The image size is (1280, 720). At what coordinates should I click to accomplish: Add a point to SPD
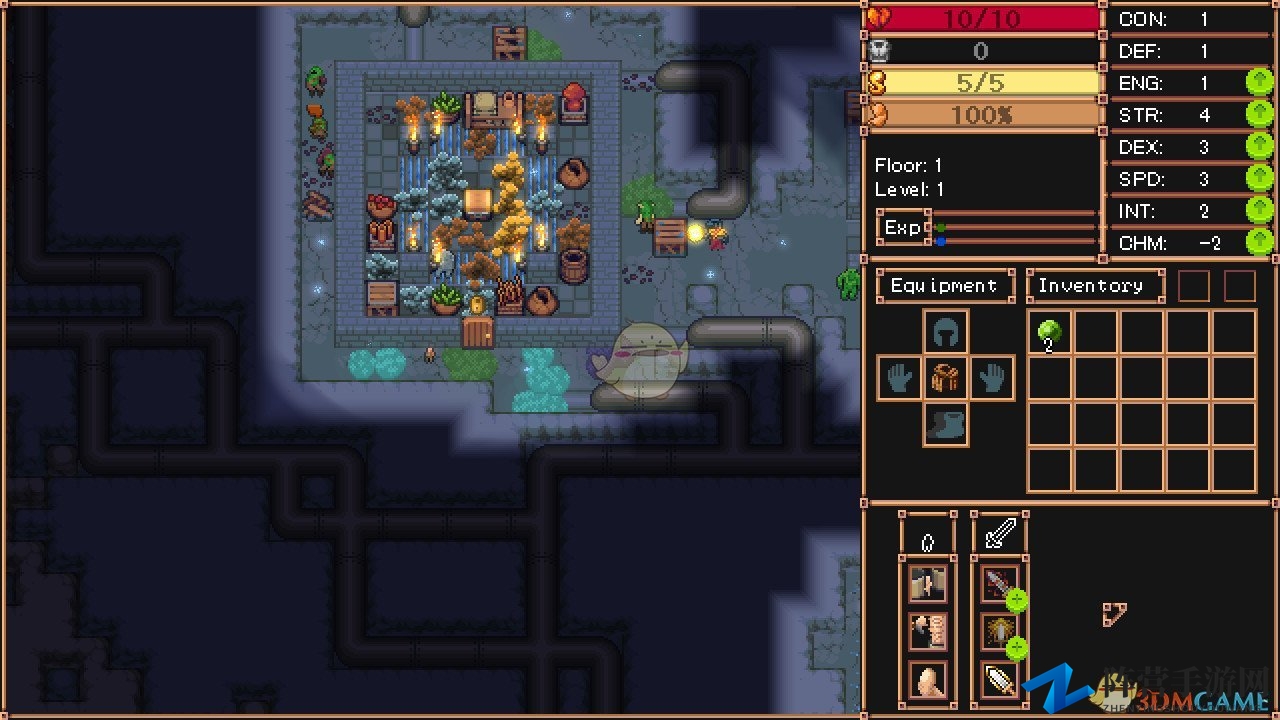click(1259, 178)
